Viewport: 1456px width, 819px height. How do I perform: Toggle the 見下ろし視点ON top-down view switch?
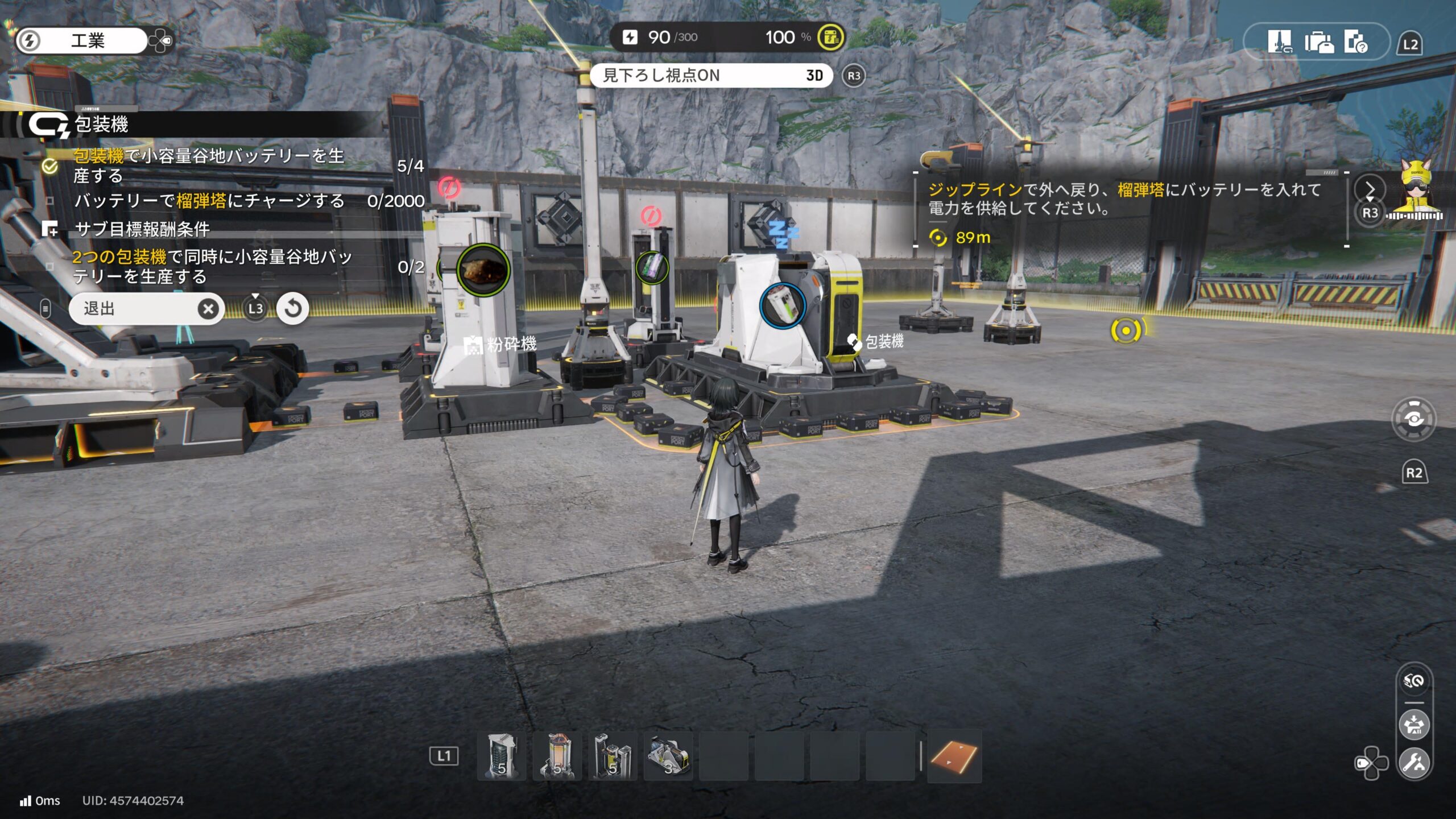point(711,76)
